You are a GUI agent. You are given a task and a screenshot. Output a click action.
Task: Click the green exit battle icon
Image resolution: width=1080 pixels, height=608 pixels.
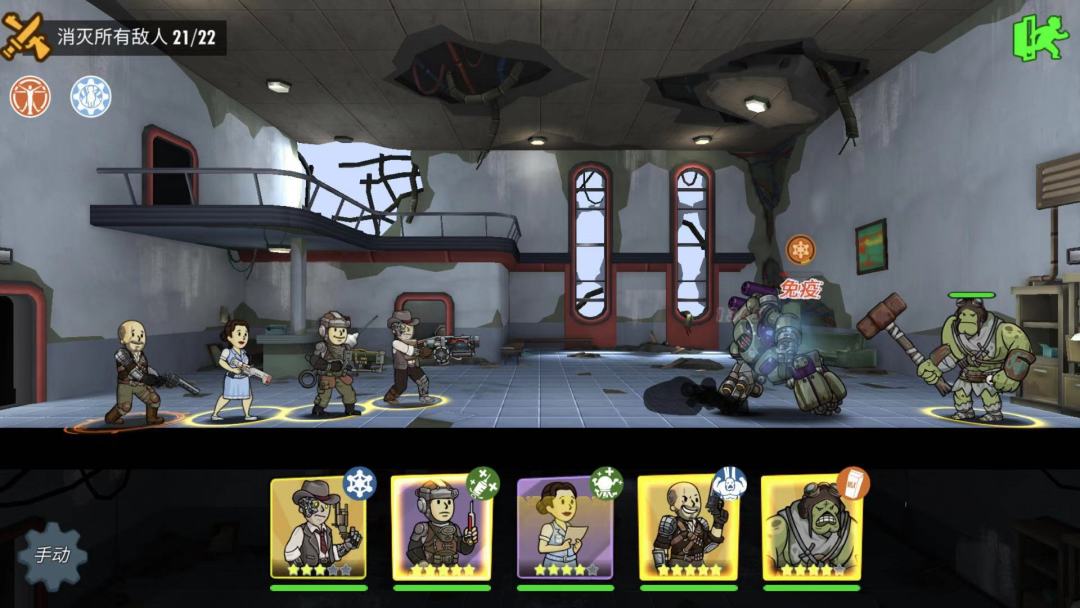(x=1041, y=37)
